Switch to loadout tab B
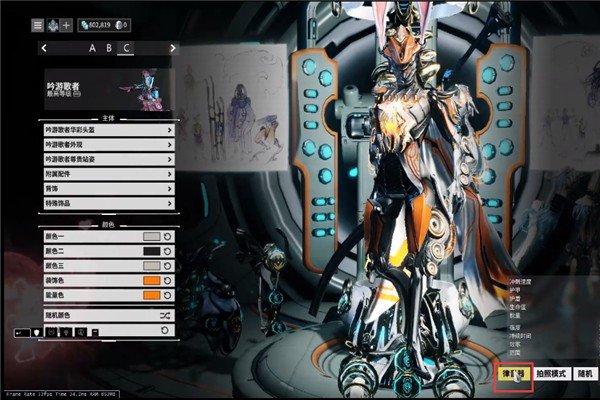Image resolution: width=600 pixels, height=400 pixels. [108, 47]
